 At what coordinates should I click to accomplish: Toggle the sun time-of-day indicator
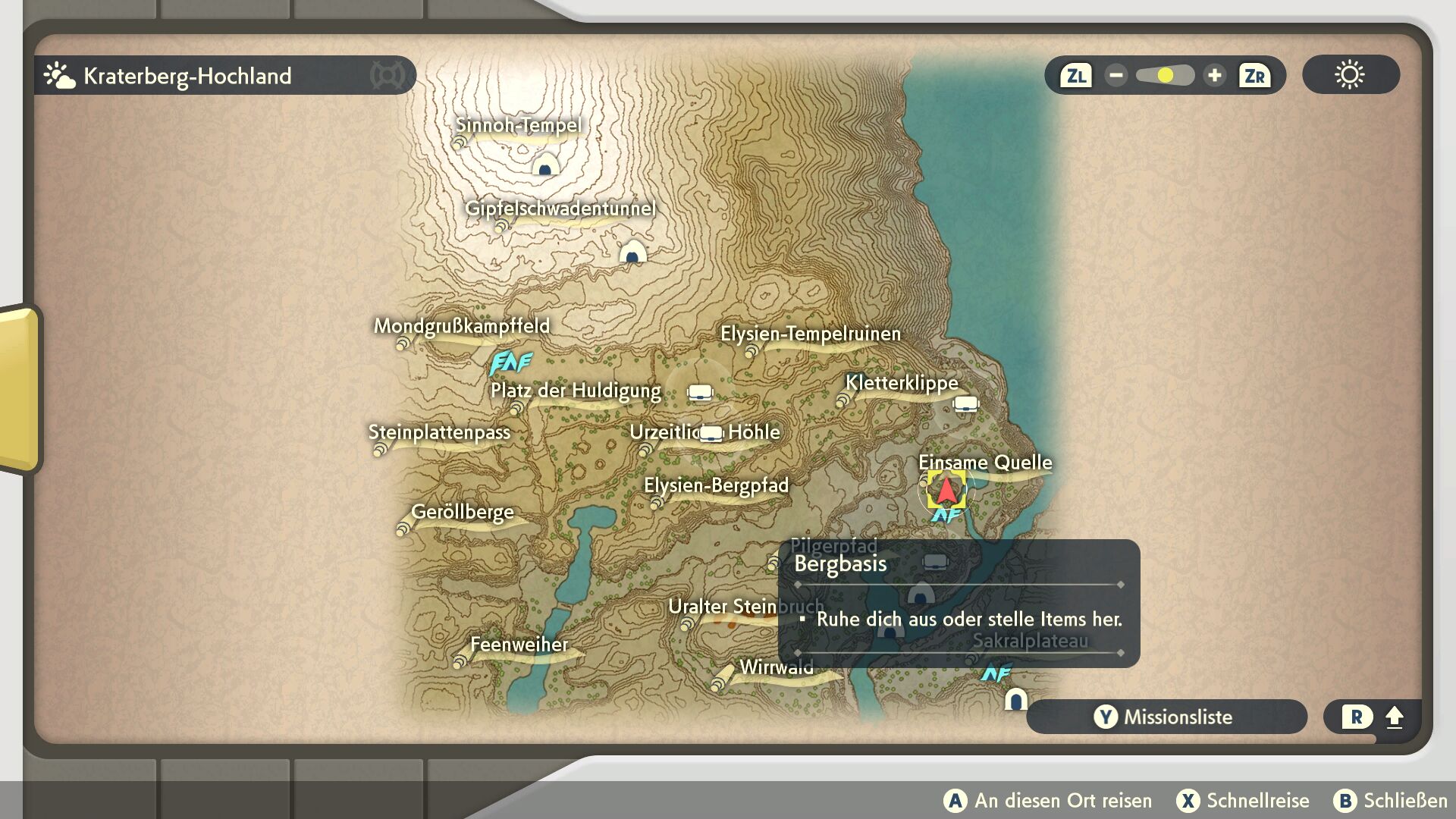click(x=1350, y=75)
